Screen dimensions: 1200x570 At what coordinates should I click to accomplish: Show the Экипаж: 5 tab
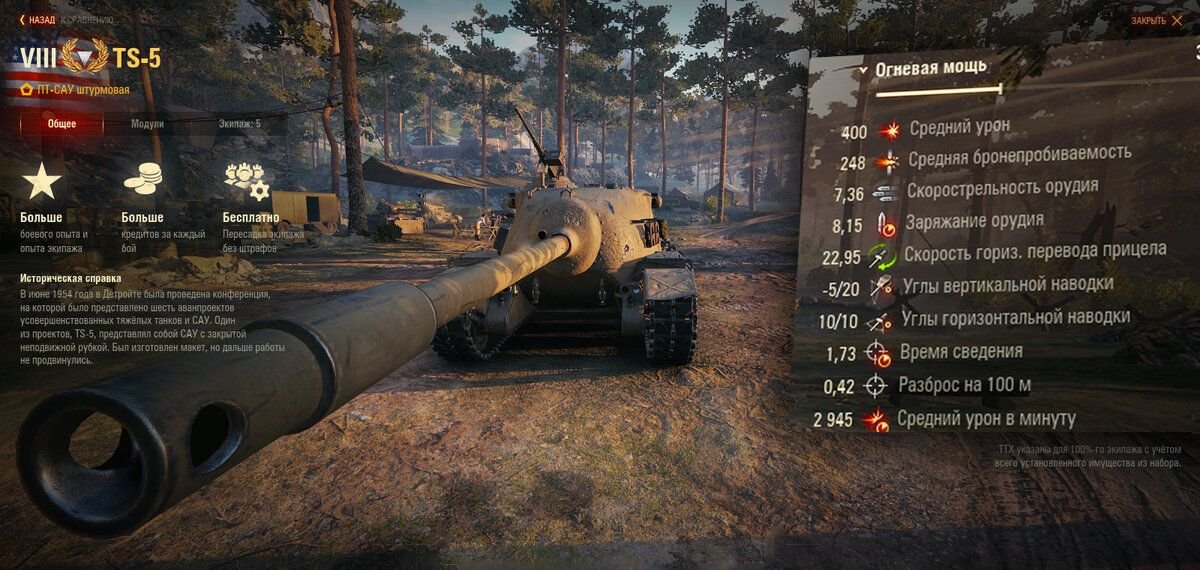(x=239, y=124)
